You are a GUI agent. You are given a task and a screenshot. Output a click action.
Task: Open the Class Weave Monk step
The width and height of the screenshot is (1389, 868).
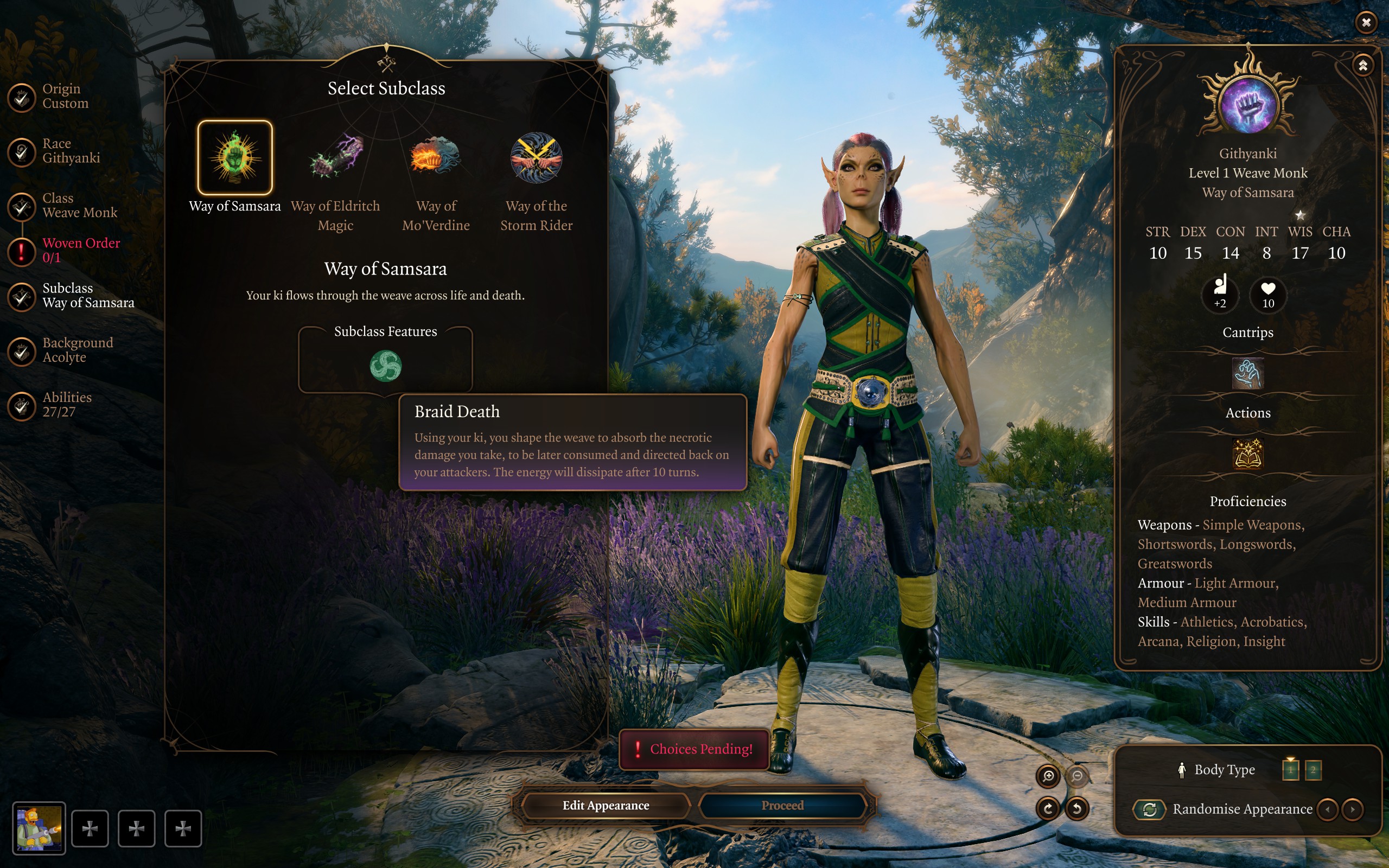tap(23, 206)
